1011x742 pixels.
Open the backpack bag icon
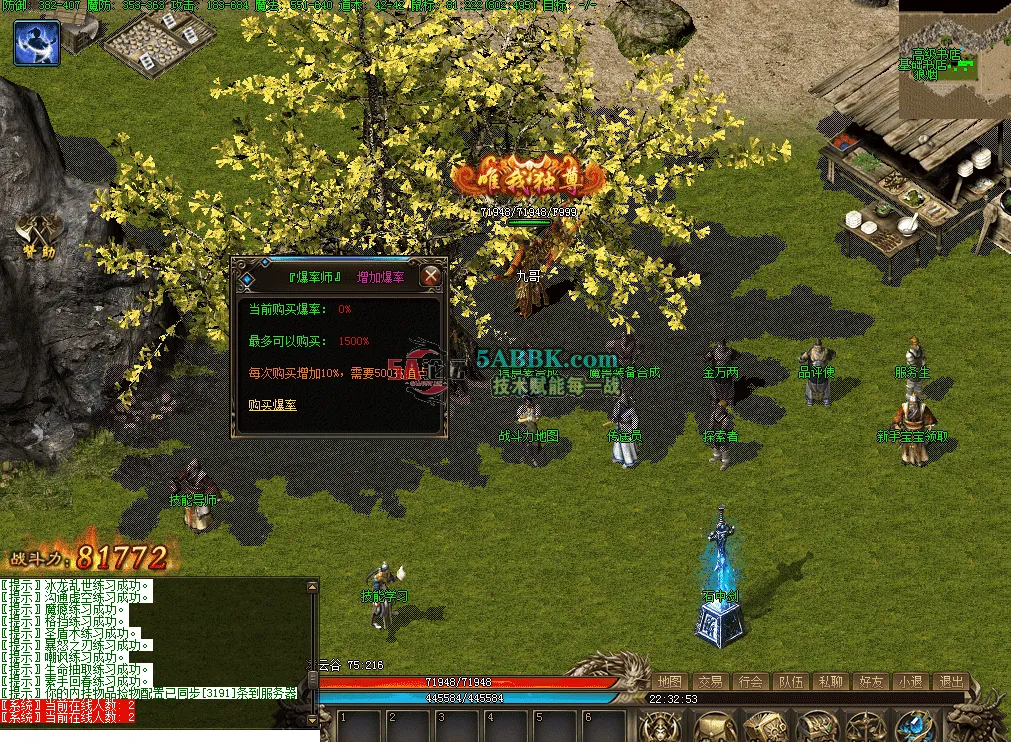coord(715,727)
